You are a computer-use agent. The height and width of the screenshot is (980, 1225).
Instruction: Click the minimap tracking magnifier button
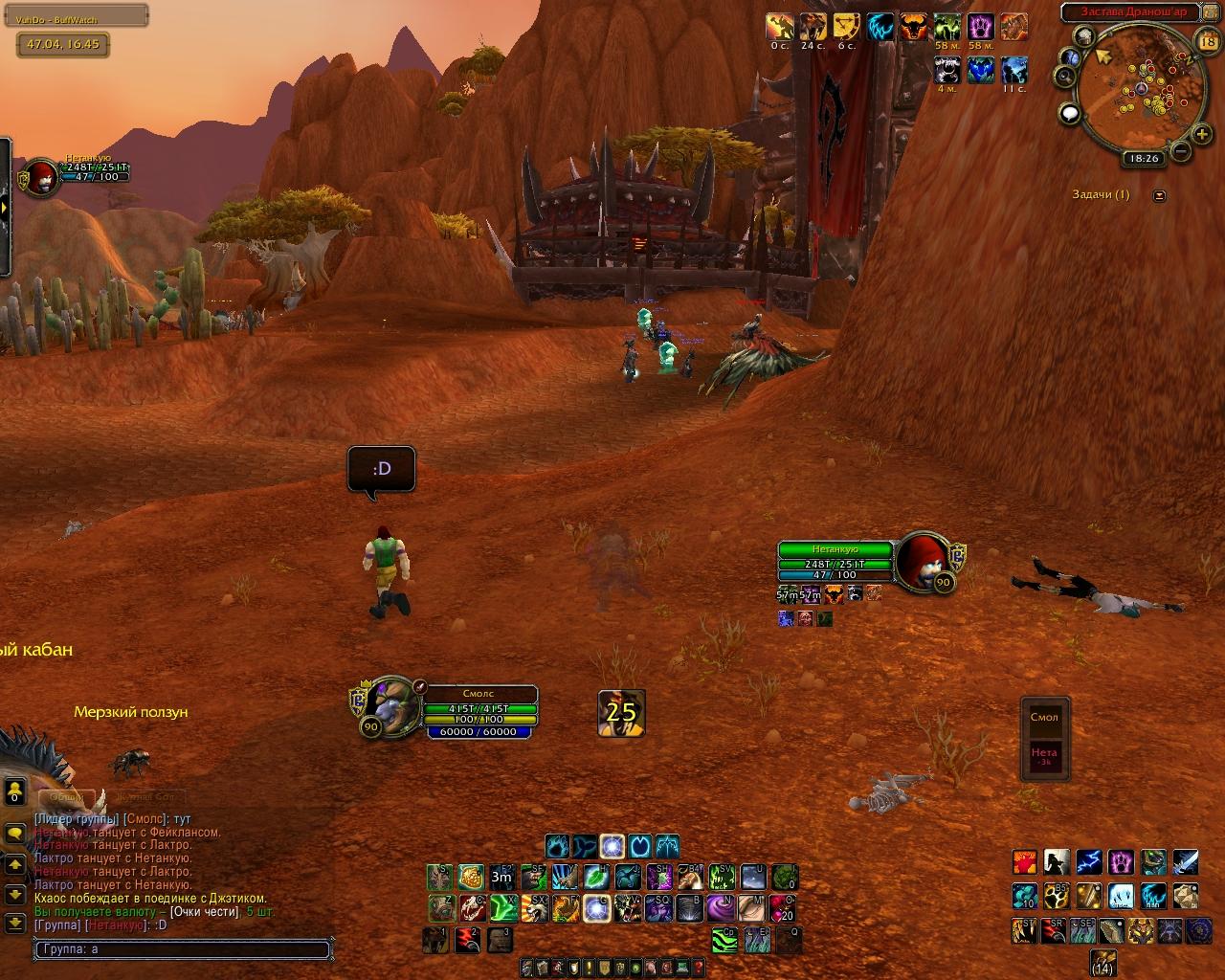(x=1066, y=77)
